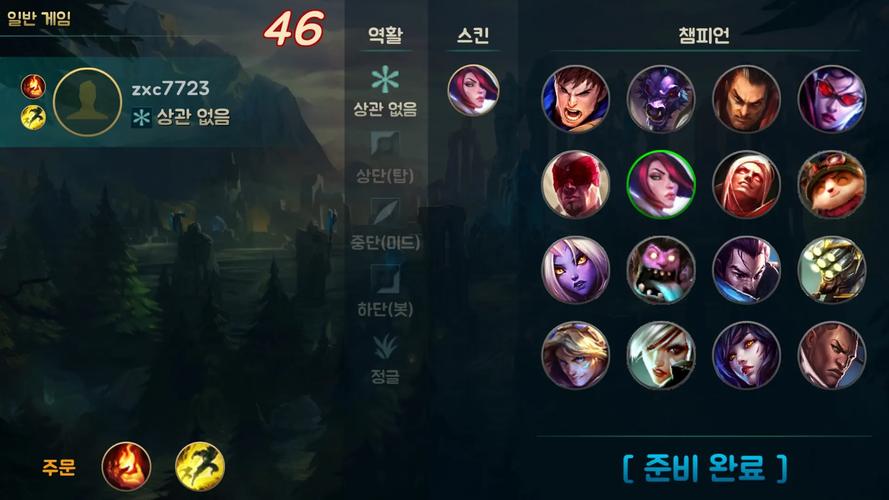Pick Teemo from the champion grid
889x500 pixels.
(831, 184)
